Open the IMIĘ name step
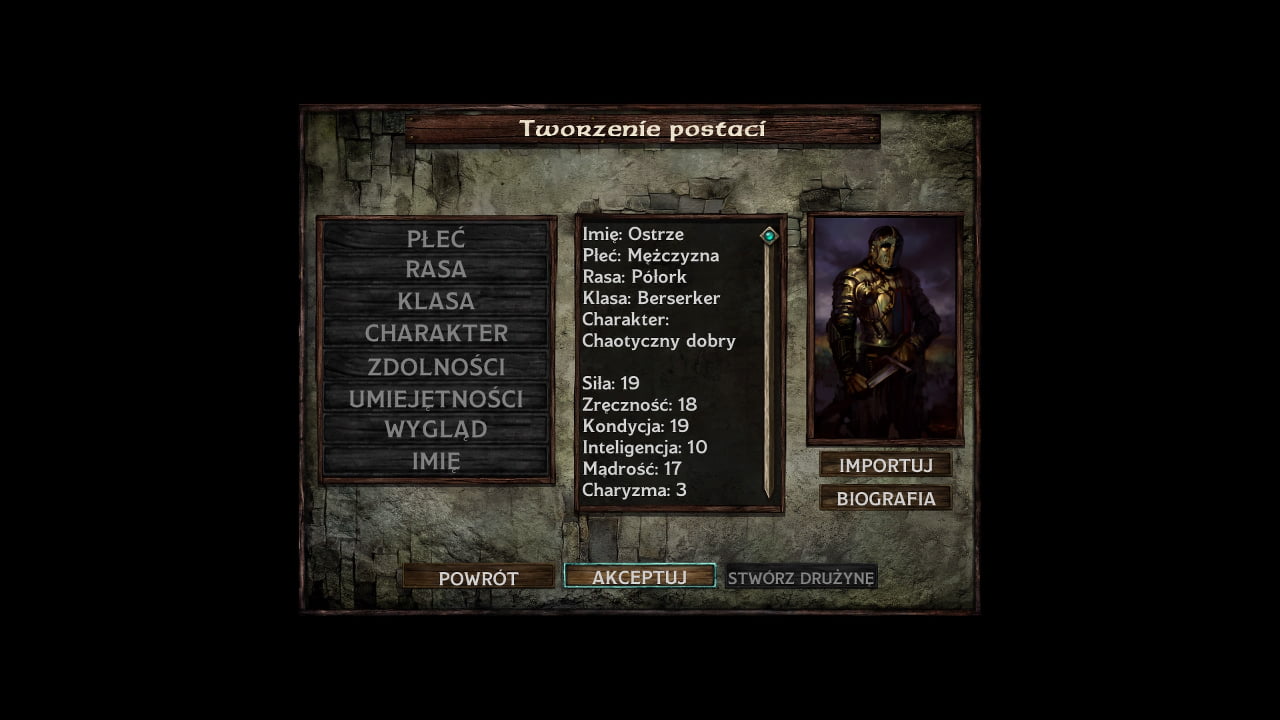Viewport: 1280px width, 720px height. tap(436, 461)
